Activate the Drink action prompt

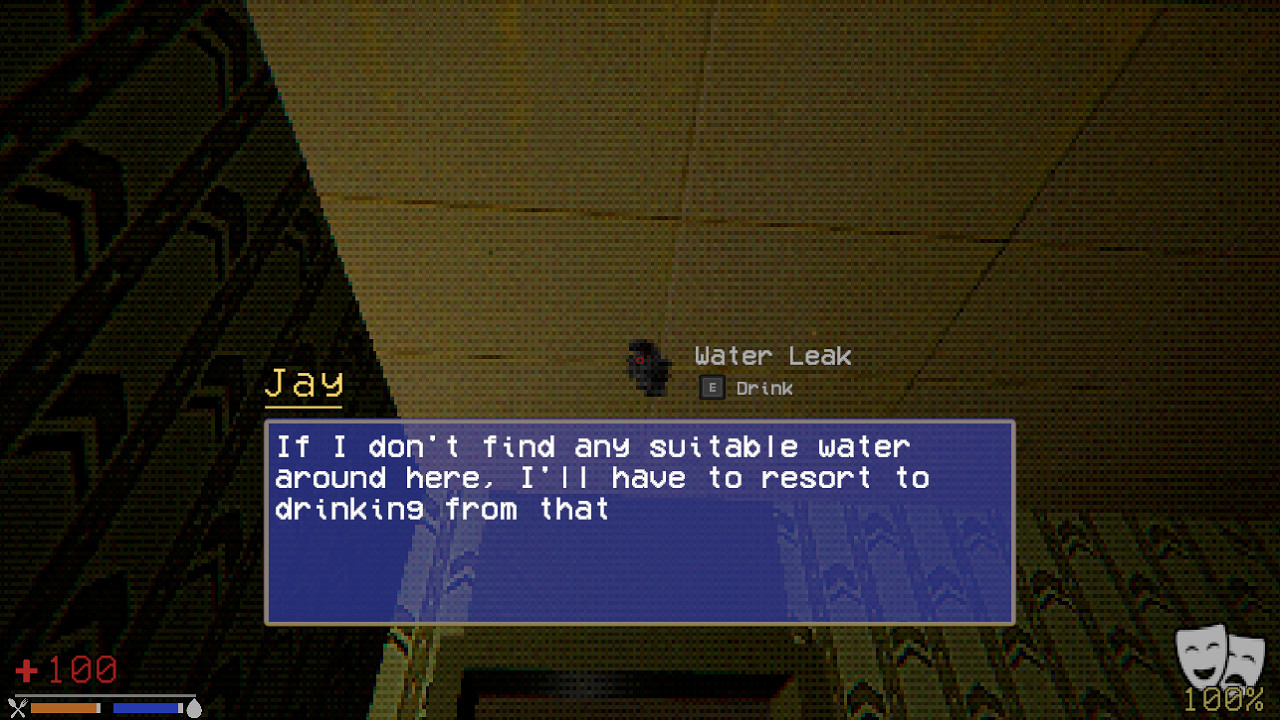click(x=764, y=388)
